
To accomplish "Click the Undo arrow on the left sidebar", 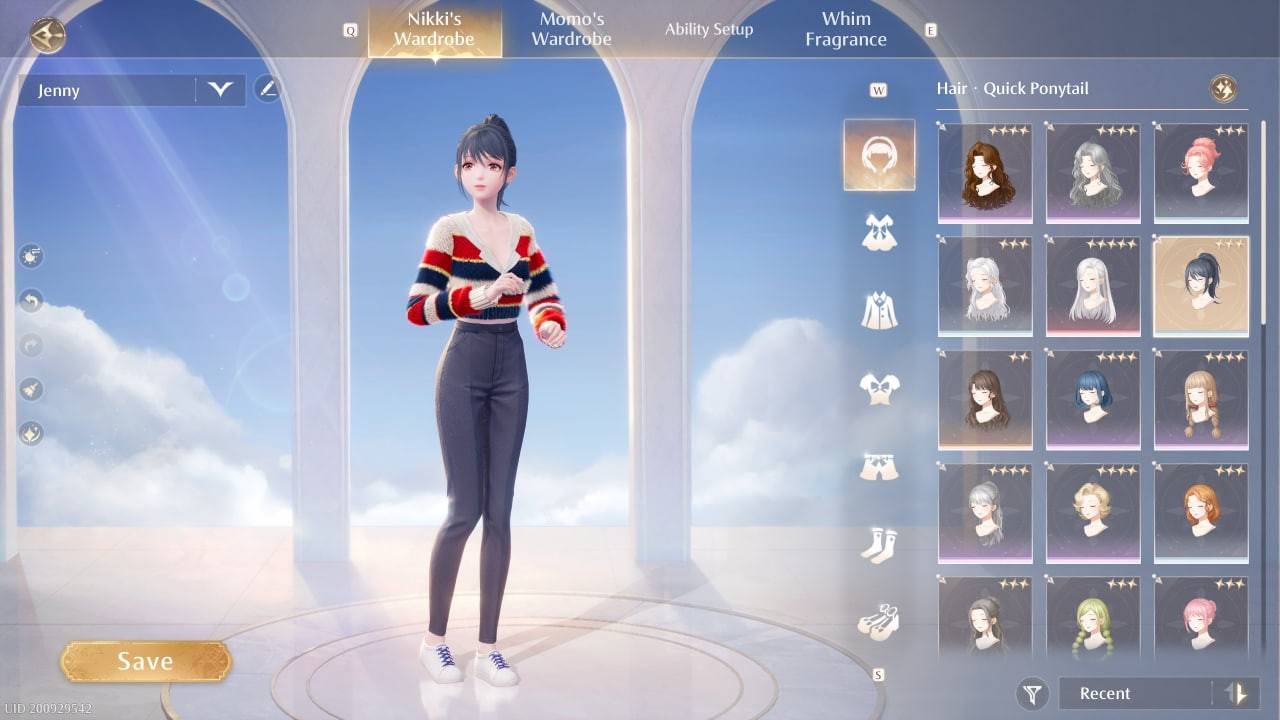I will (30, 300).
